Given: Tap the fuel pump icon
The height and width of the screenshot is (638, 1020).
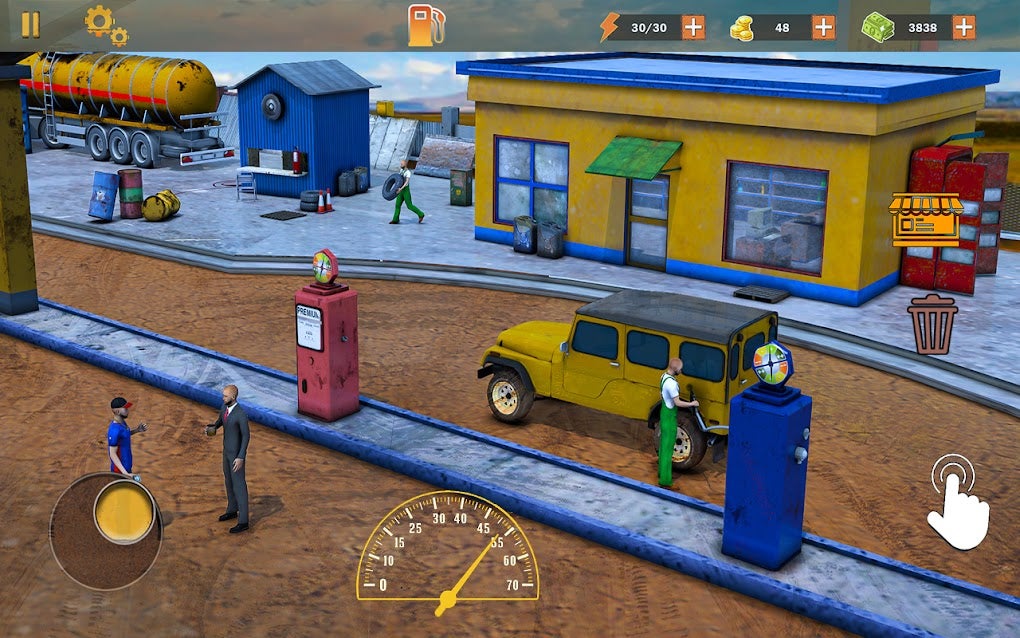Looking at the screenshot, I should [424, 25].
